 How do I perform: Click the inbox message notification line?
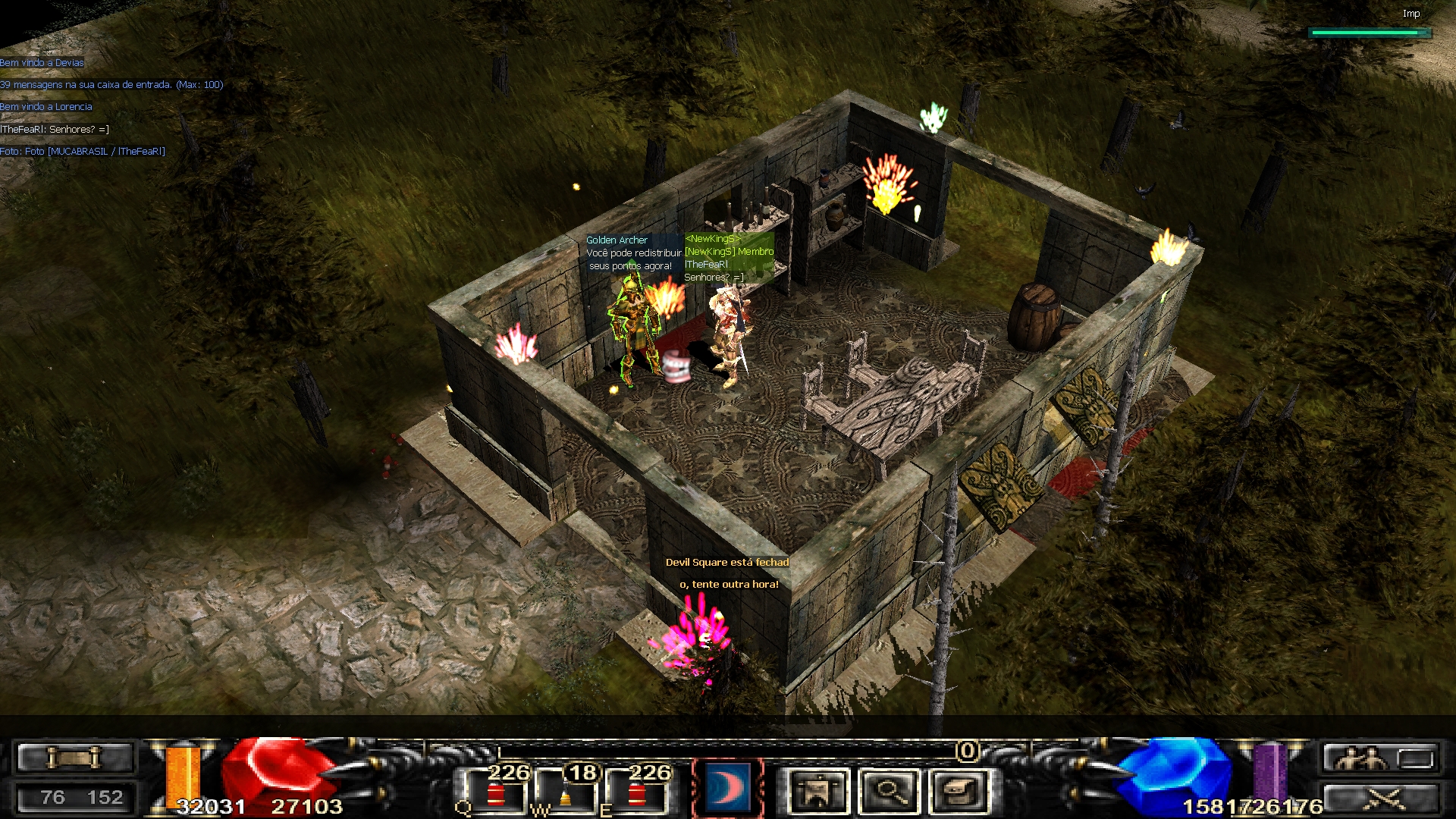(x=111, y=85)
